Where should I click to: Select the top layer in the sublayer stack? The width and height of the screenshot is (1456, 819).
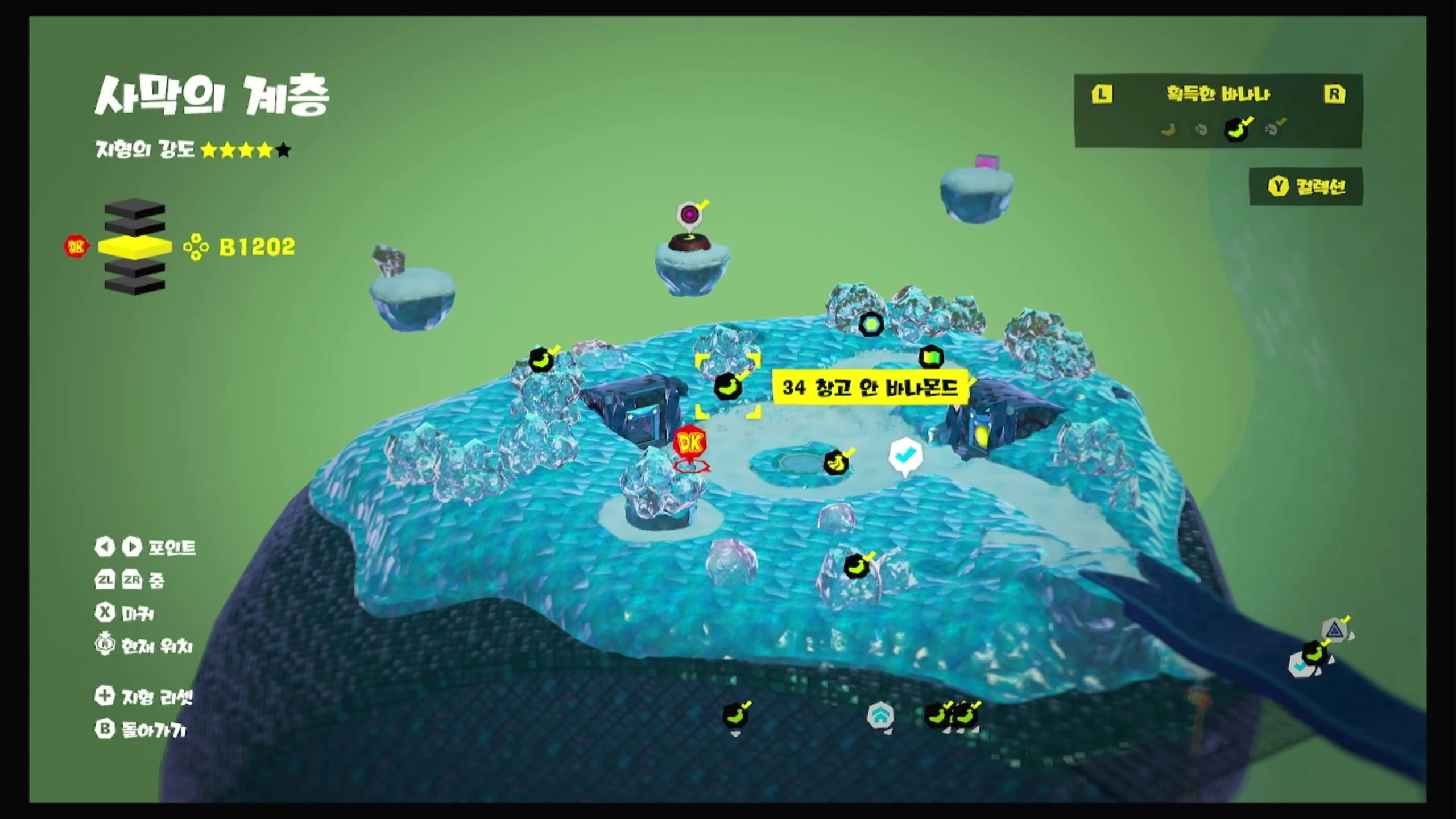[x=135, y=209]
